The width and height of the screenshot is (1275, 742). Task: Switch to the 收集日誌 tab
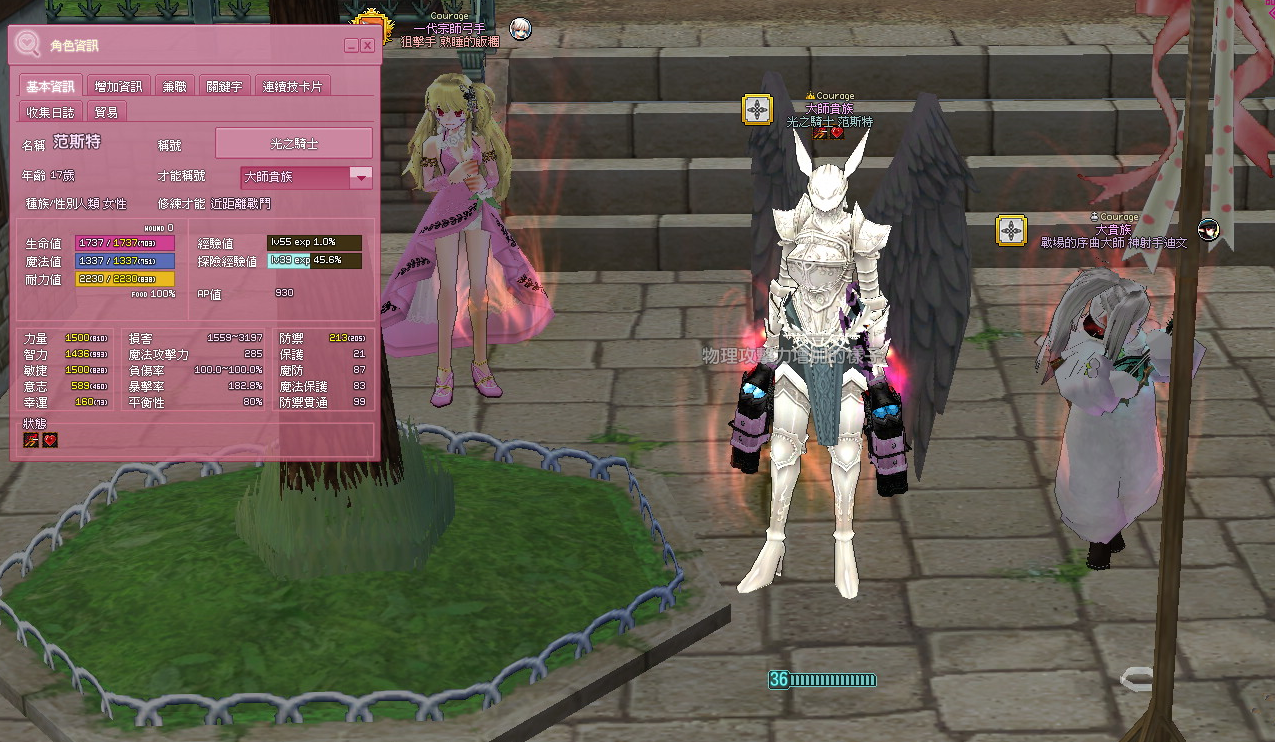click(50, 112)
